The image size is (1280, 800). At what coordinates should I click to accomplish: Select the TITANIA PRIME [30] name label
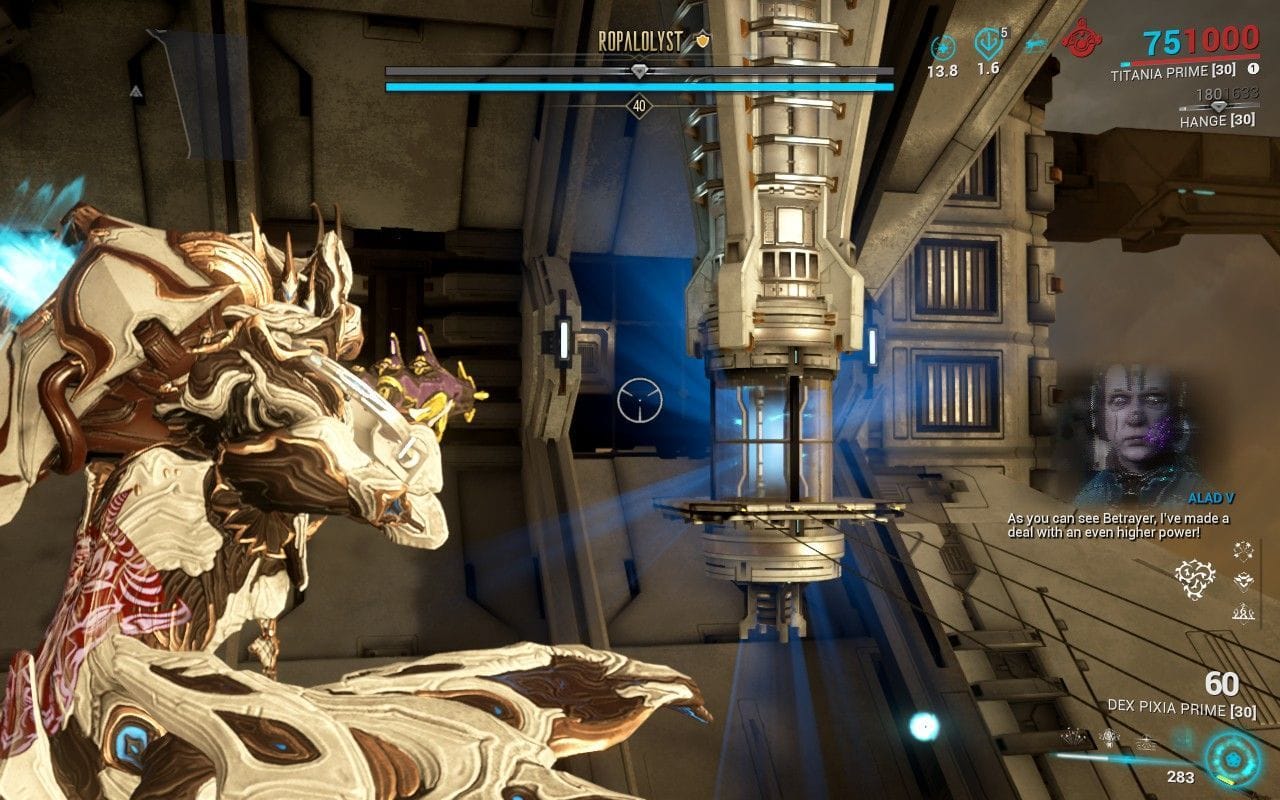point(1175,71)
